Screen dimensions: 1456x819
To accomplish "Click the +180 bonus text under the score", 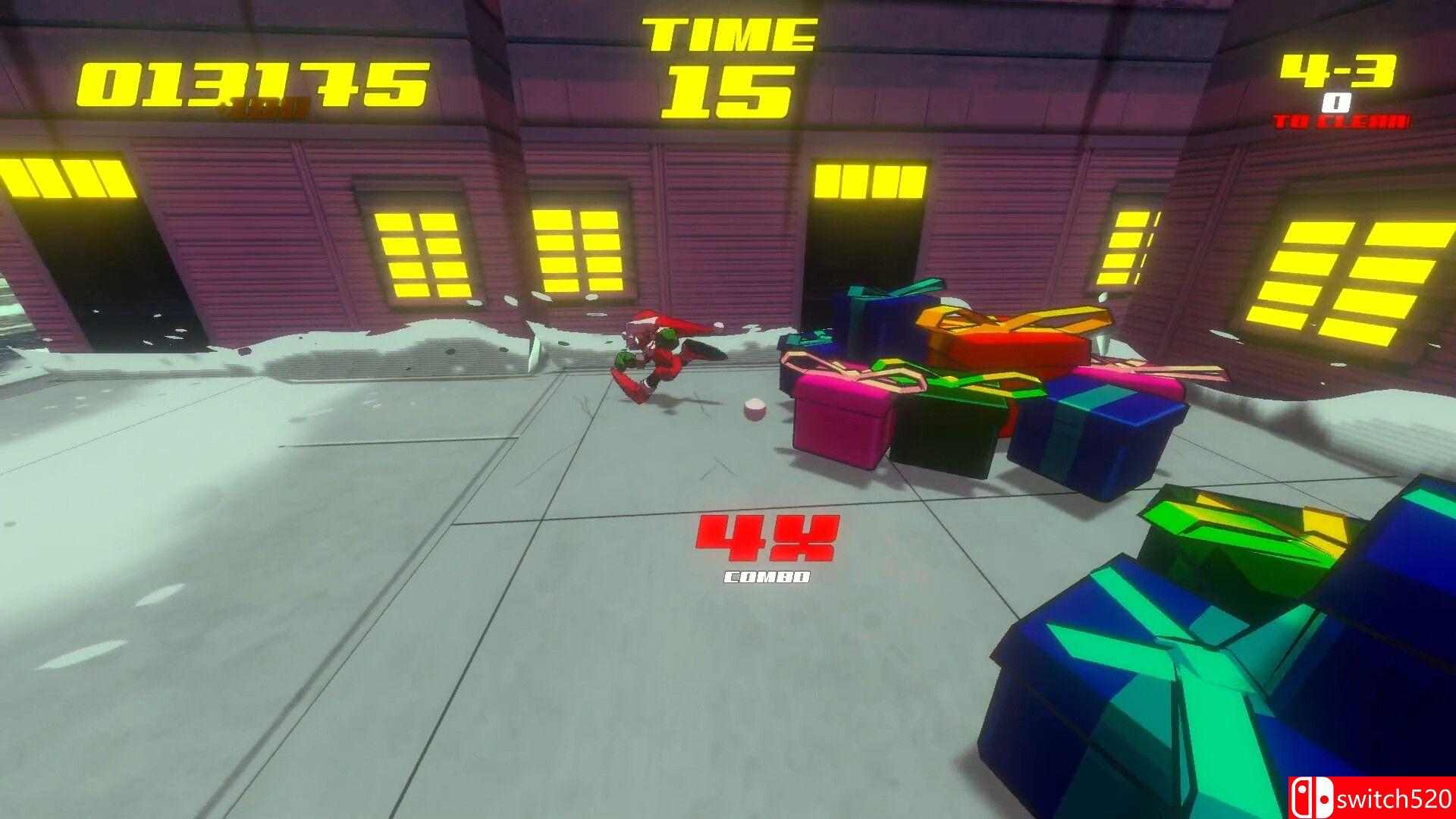I will pos(265,106).
